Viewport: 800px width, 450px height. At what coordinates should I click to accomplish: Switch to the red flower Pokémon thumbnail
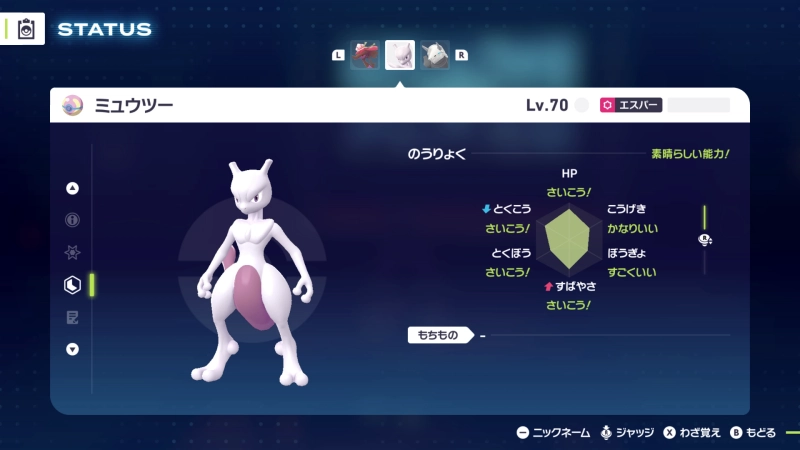click(365, 55)
